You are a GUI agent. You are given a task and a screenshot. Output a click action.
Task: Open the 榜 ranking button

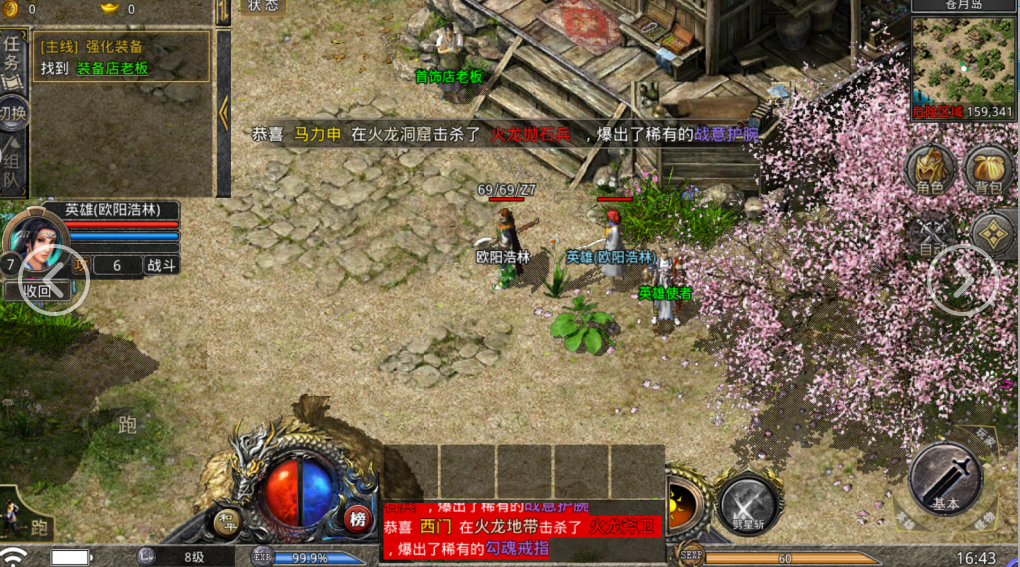[x=357, y=519]
